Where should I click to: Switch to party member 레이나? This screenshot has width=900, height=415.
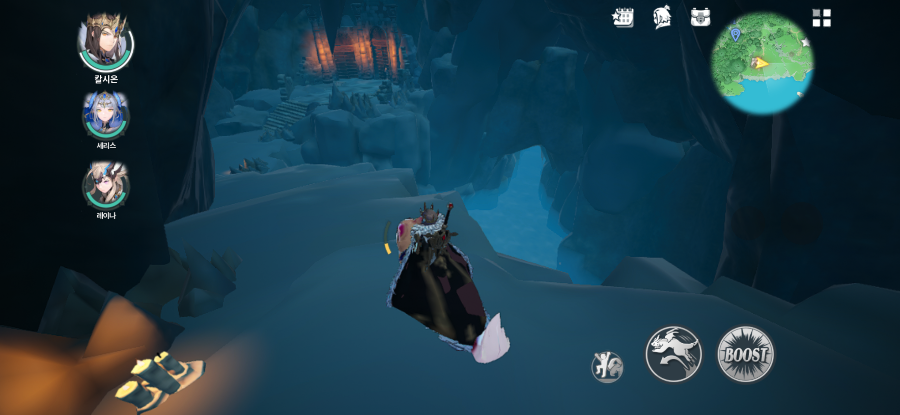point(106,185)
